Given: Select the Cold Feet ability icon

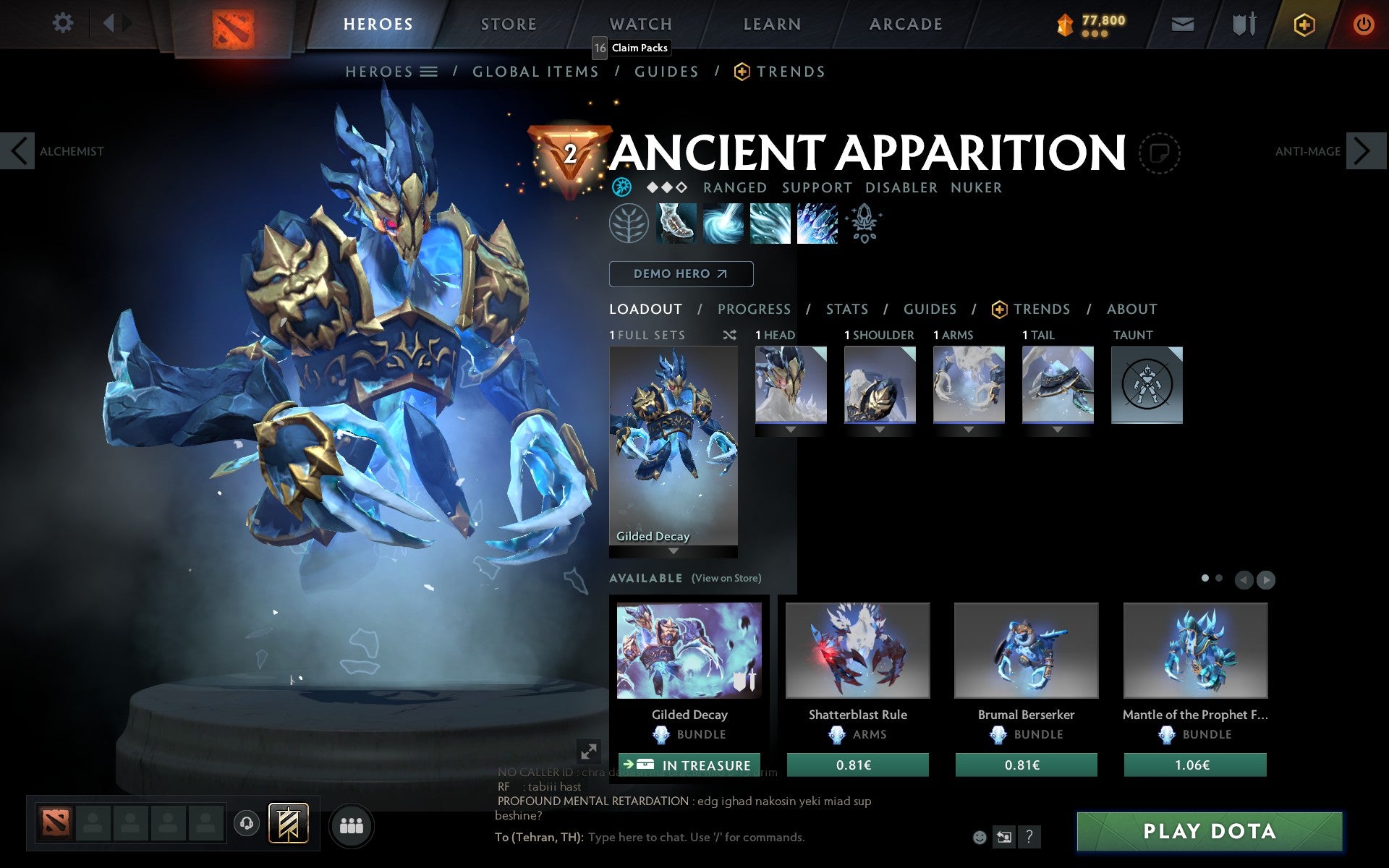Looking at the screenshot, I should click(674, 223).
